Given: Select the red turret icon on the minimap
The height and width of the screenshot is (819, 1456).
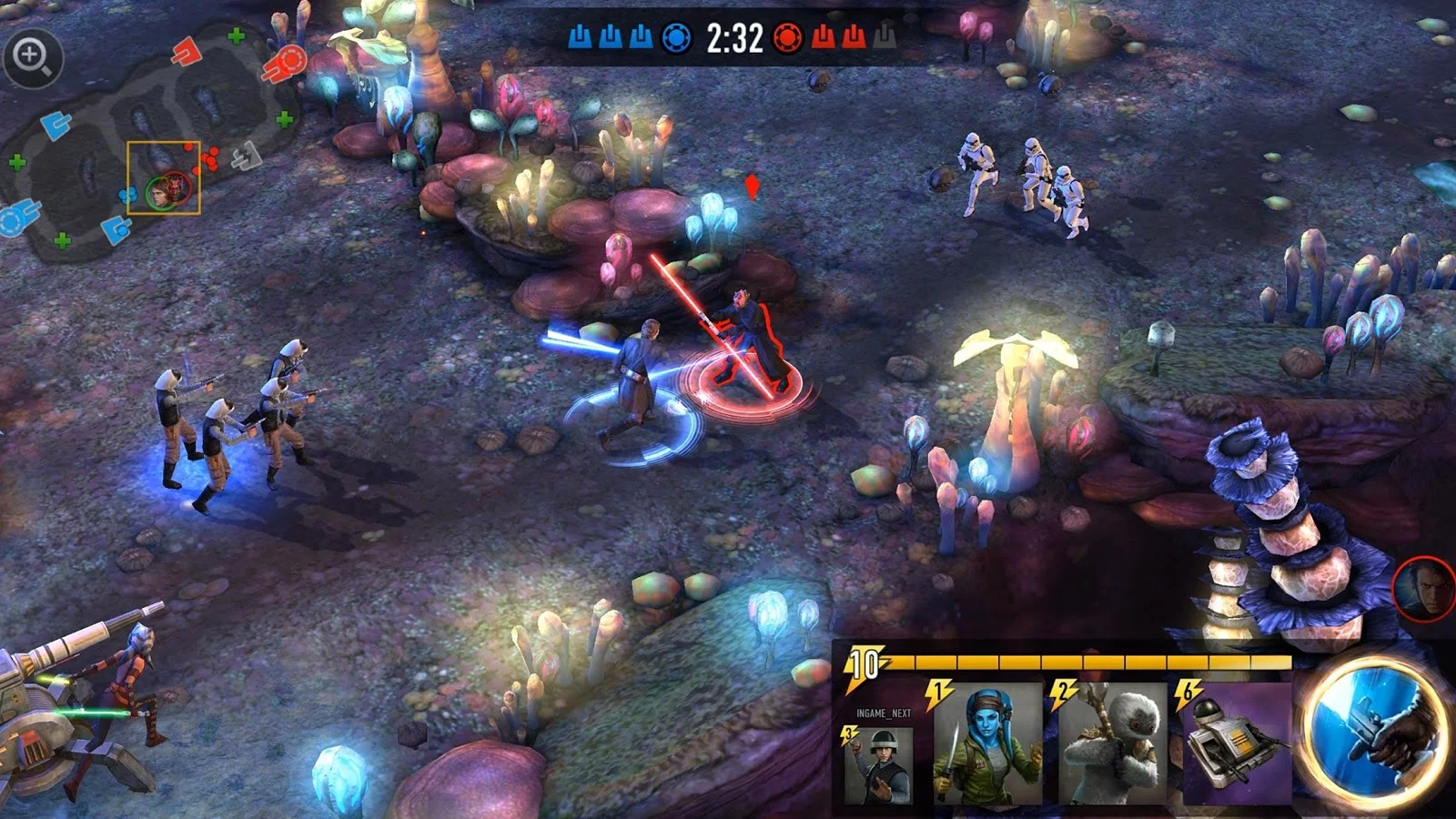Looking at the screenshot, I should click(x=188, y=52).
